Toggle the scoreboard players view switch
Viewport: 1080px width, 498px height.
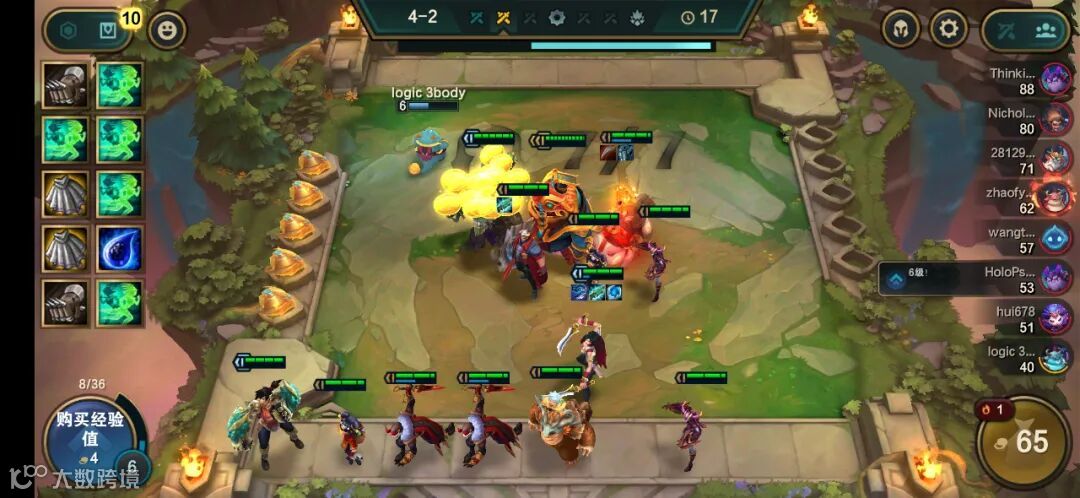(x=1027, y=31)
